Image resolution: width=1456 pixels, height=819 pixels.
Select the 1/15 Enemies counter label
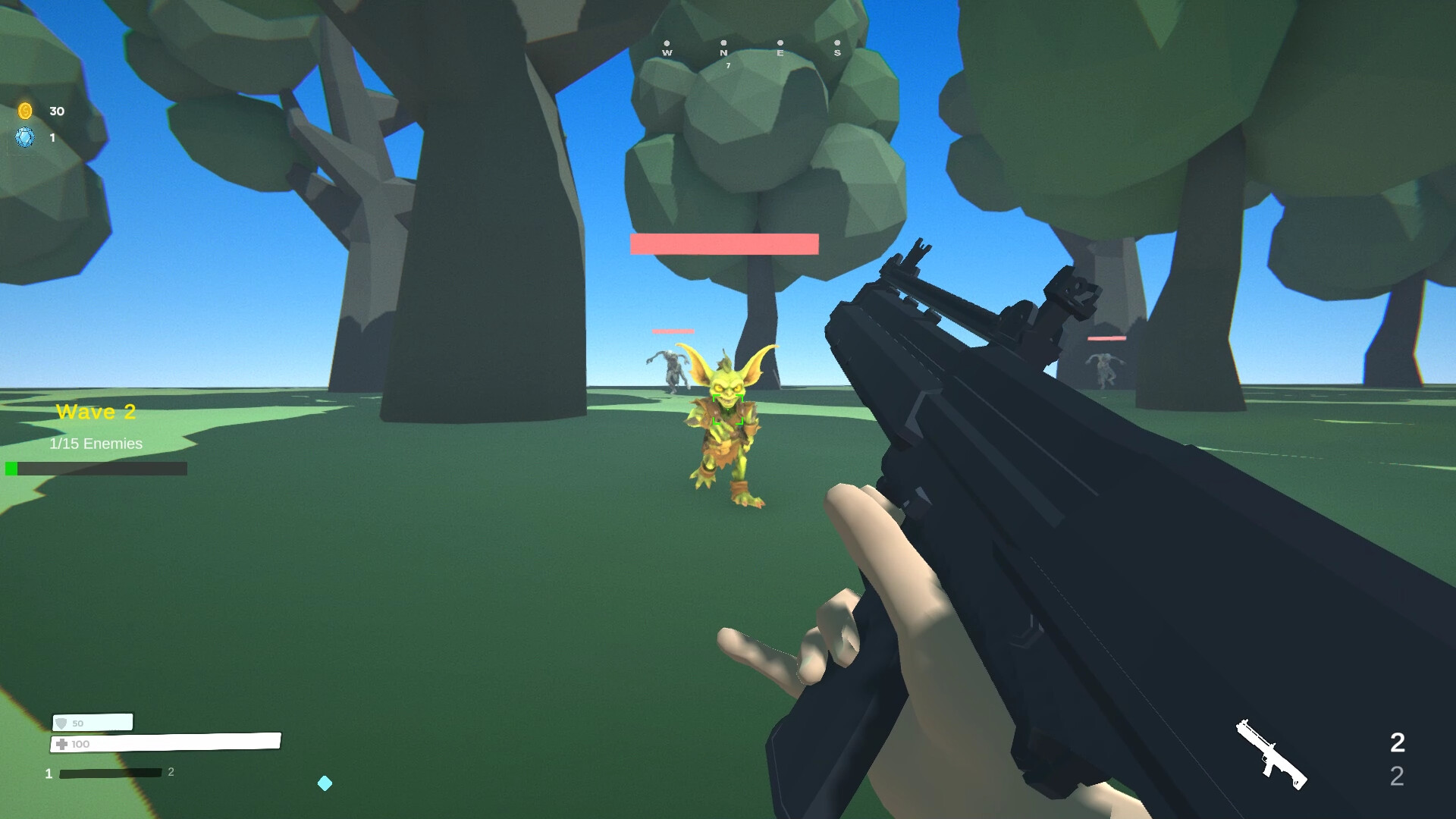tap(95, 444)
